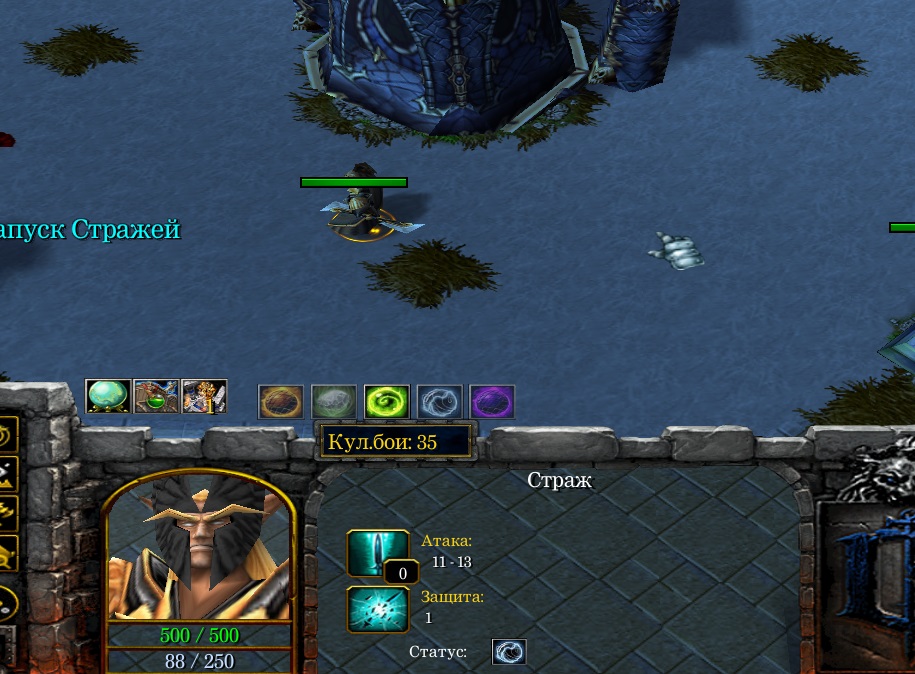Inspect the Атака sword attack icon

(377, 553)
